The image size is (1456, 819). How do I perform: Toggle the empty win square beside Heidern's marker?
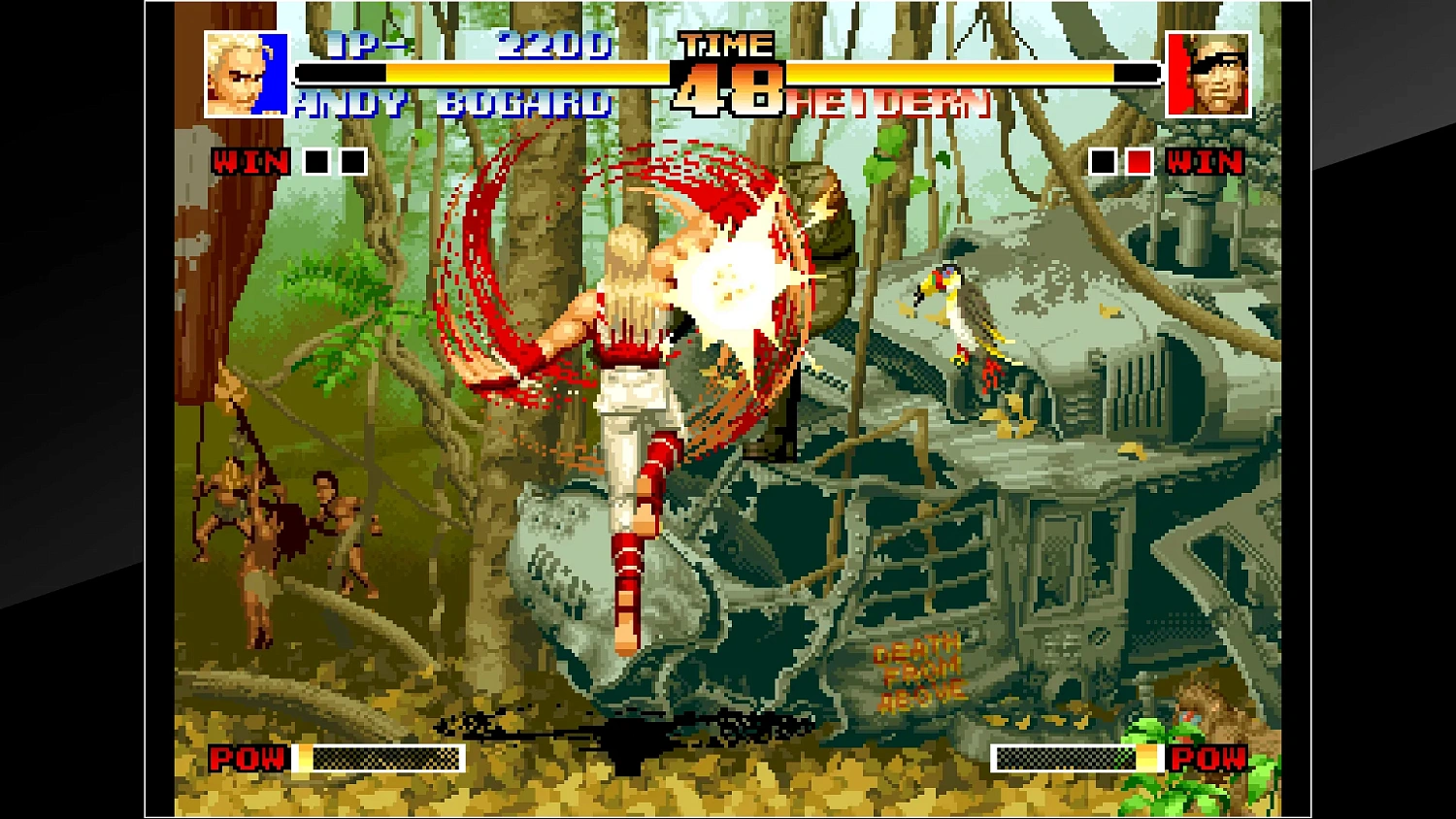click(x=1103, y=161)
